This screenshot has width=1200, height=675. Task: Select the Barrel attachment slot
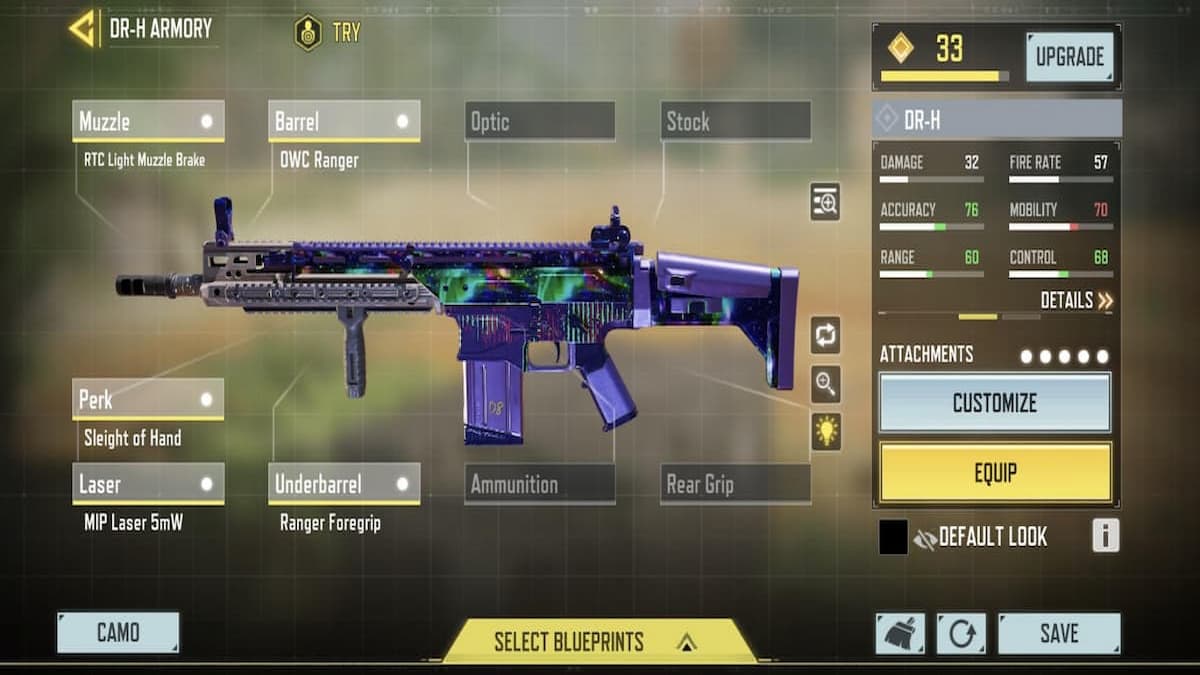pos(344,122)
